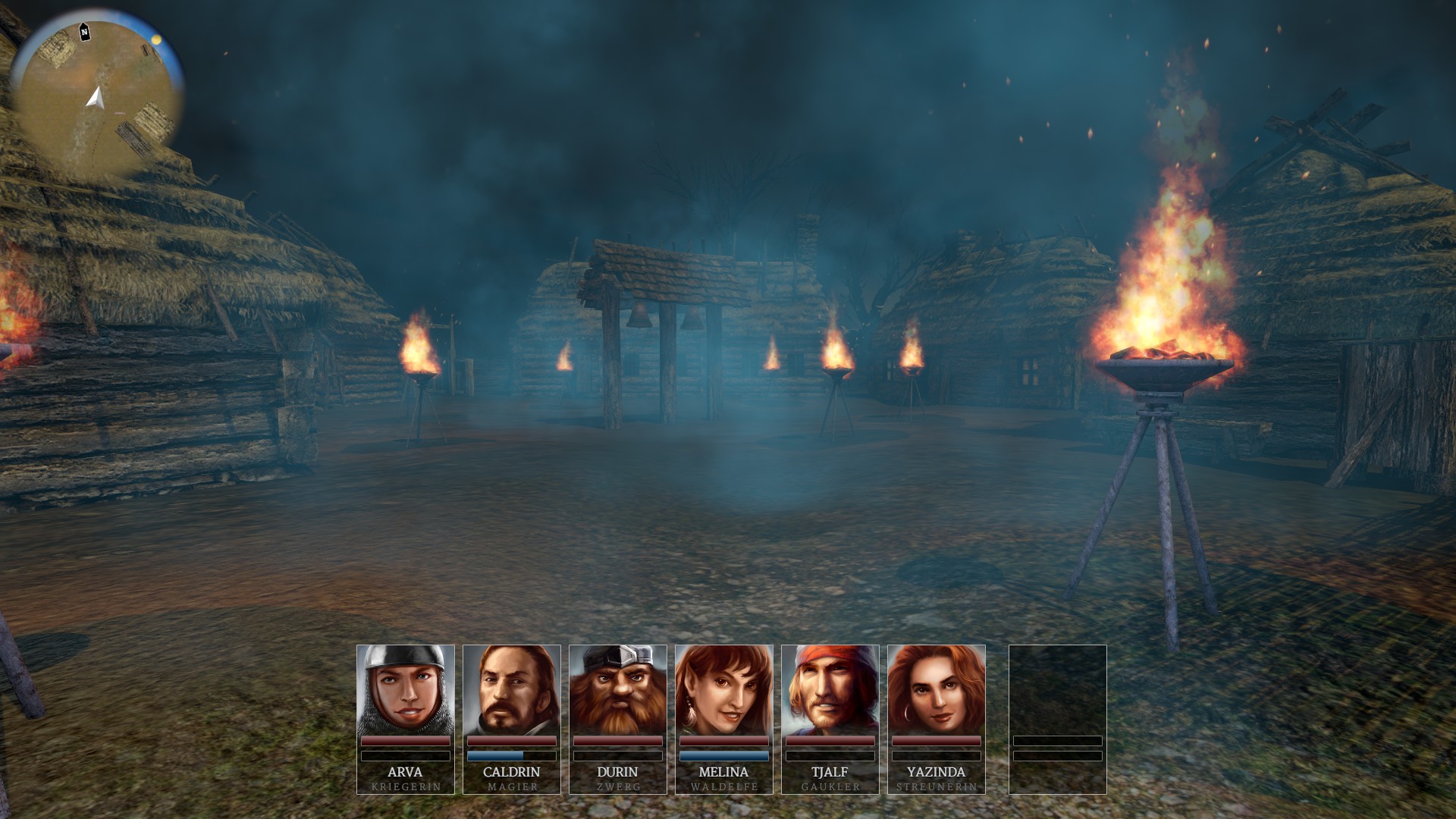
Task: Choose Caldrin the Magier portrait
Action: [512, 692]
